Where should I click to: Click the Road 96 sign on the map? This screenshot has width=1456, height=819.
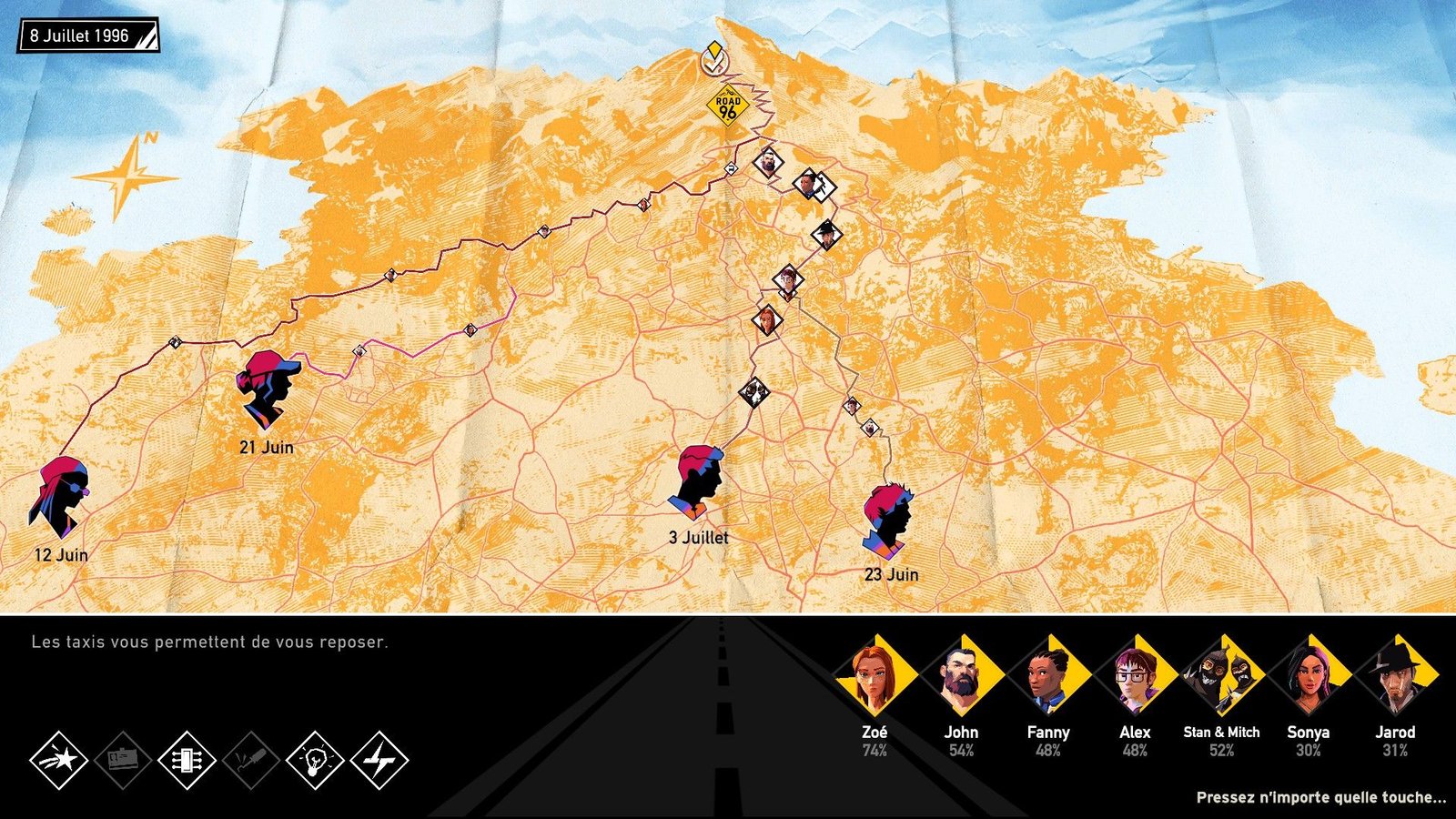[x=727, y=107]
